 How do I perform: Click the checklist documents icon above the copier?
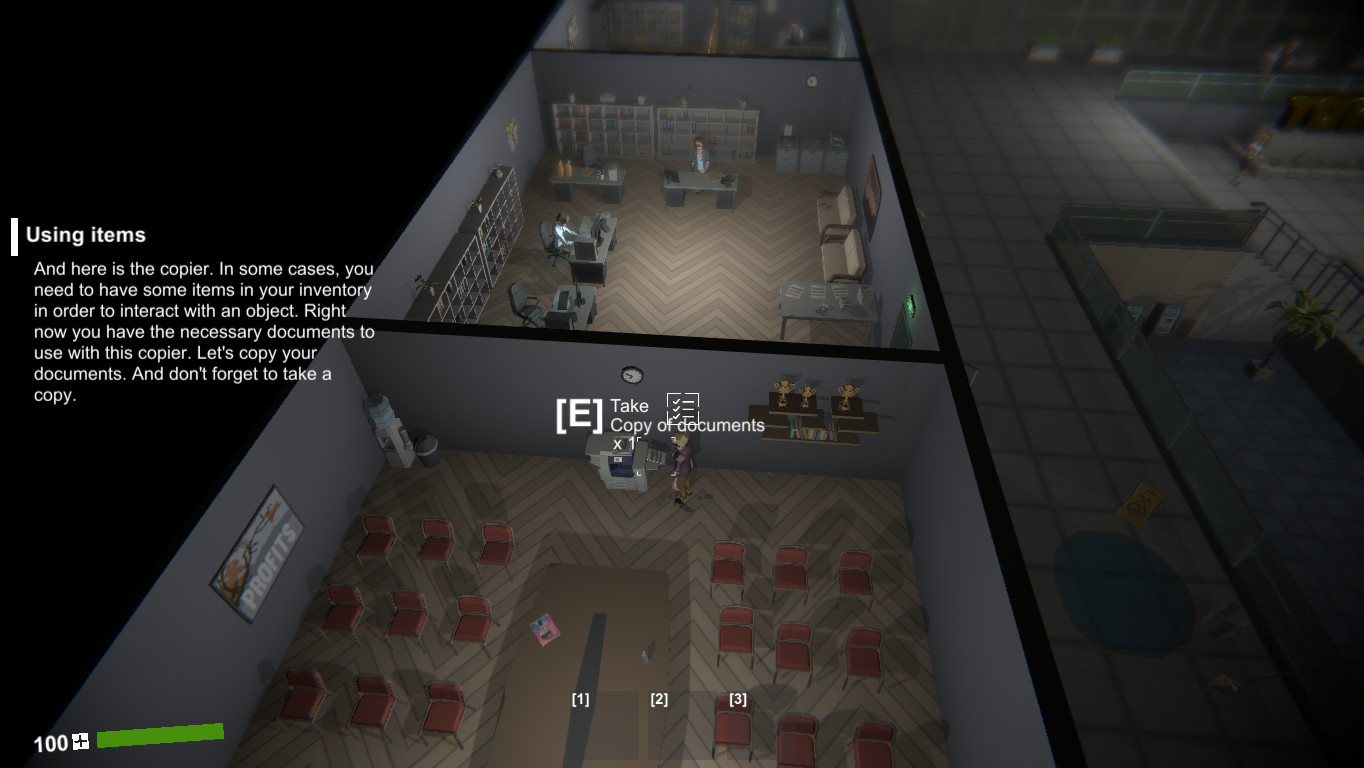click(685, 408)
